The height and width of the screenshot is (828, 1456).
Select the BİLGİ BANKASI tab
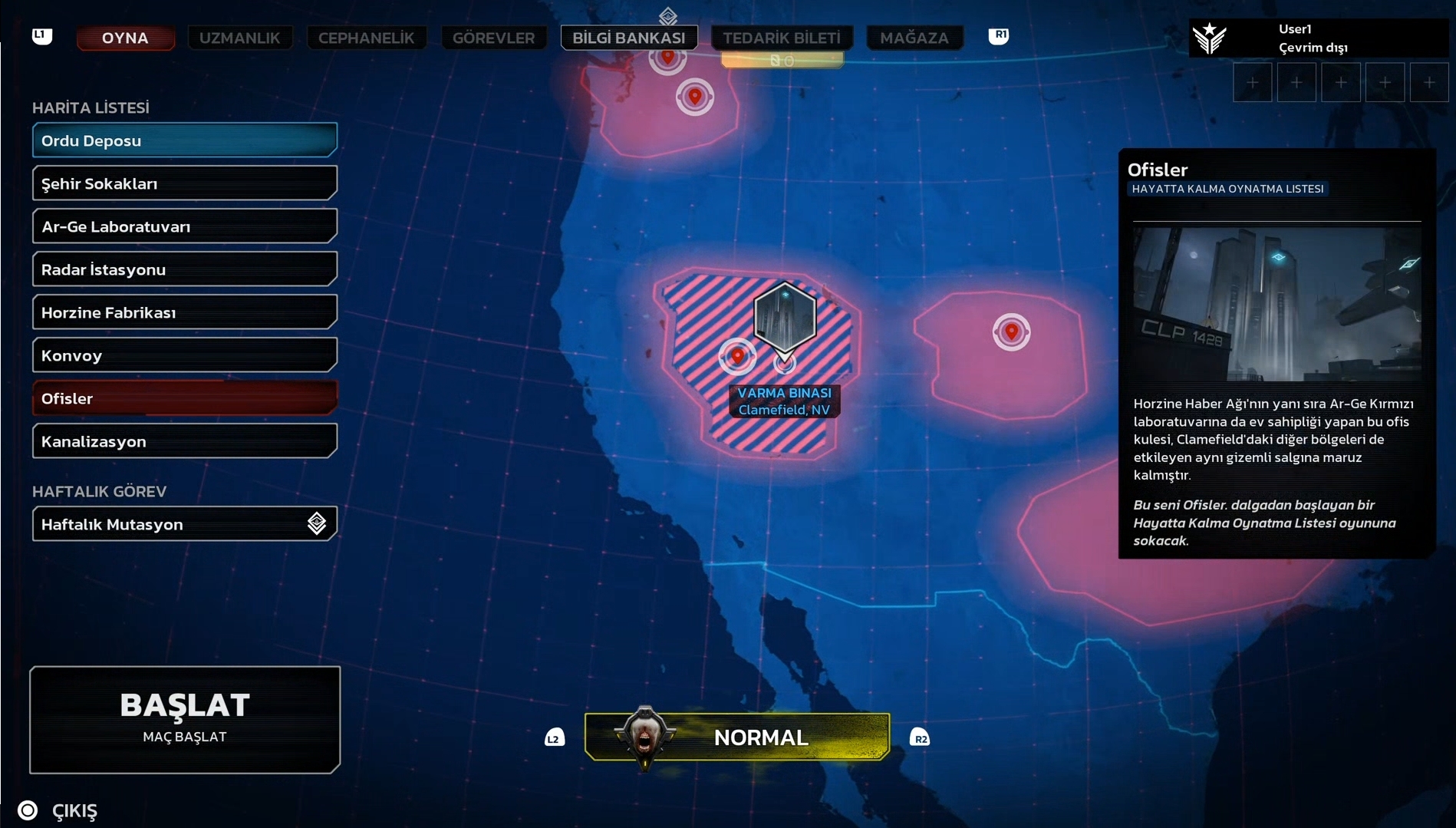coord(629,38)
